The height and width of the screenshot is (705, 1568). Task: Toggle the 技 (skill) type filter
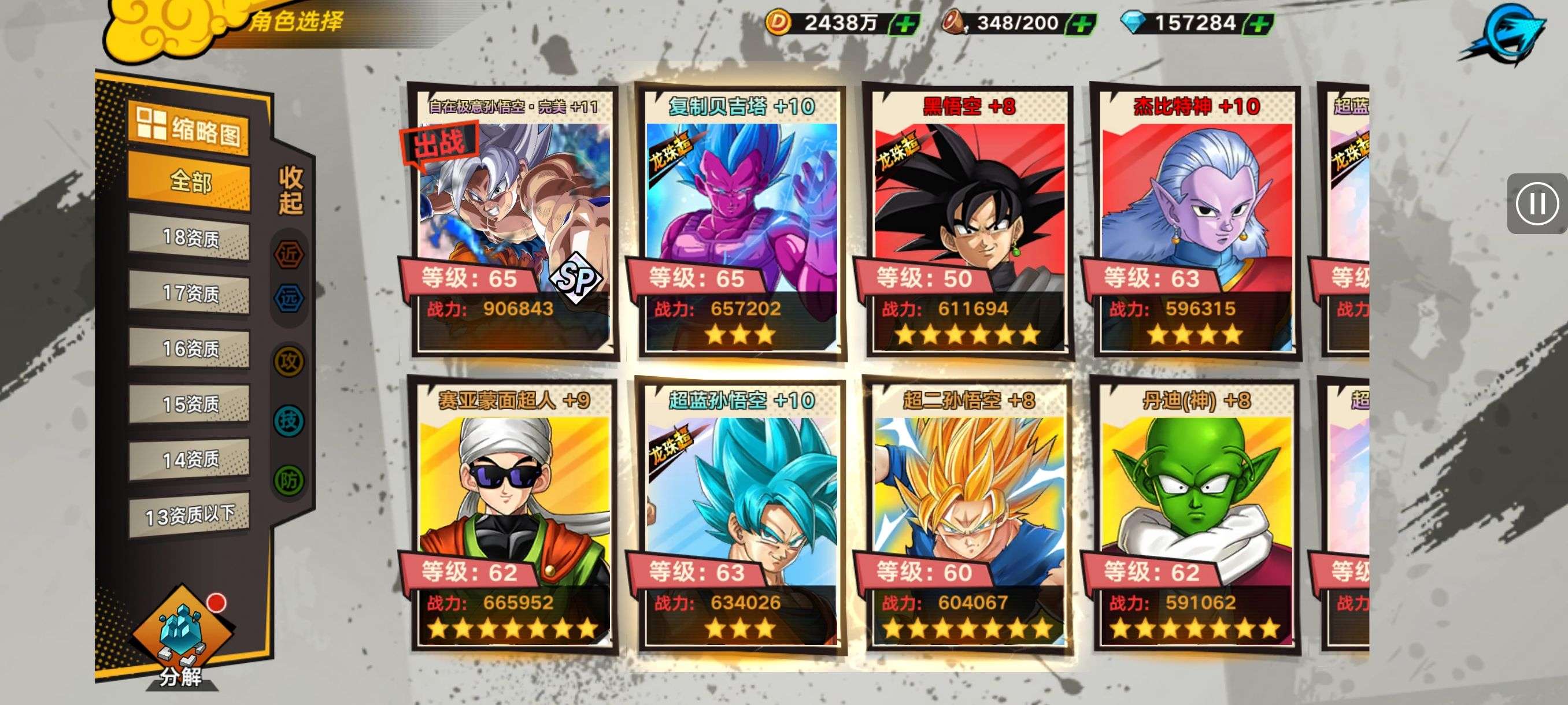(289, 420)
